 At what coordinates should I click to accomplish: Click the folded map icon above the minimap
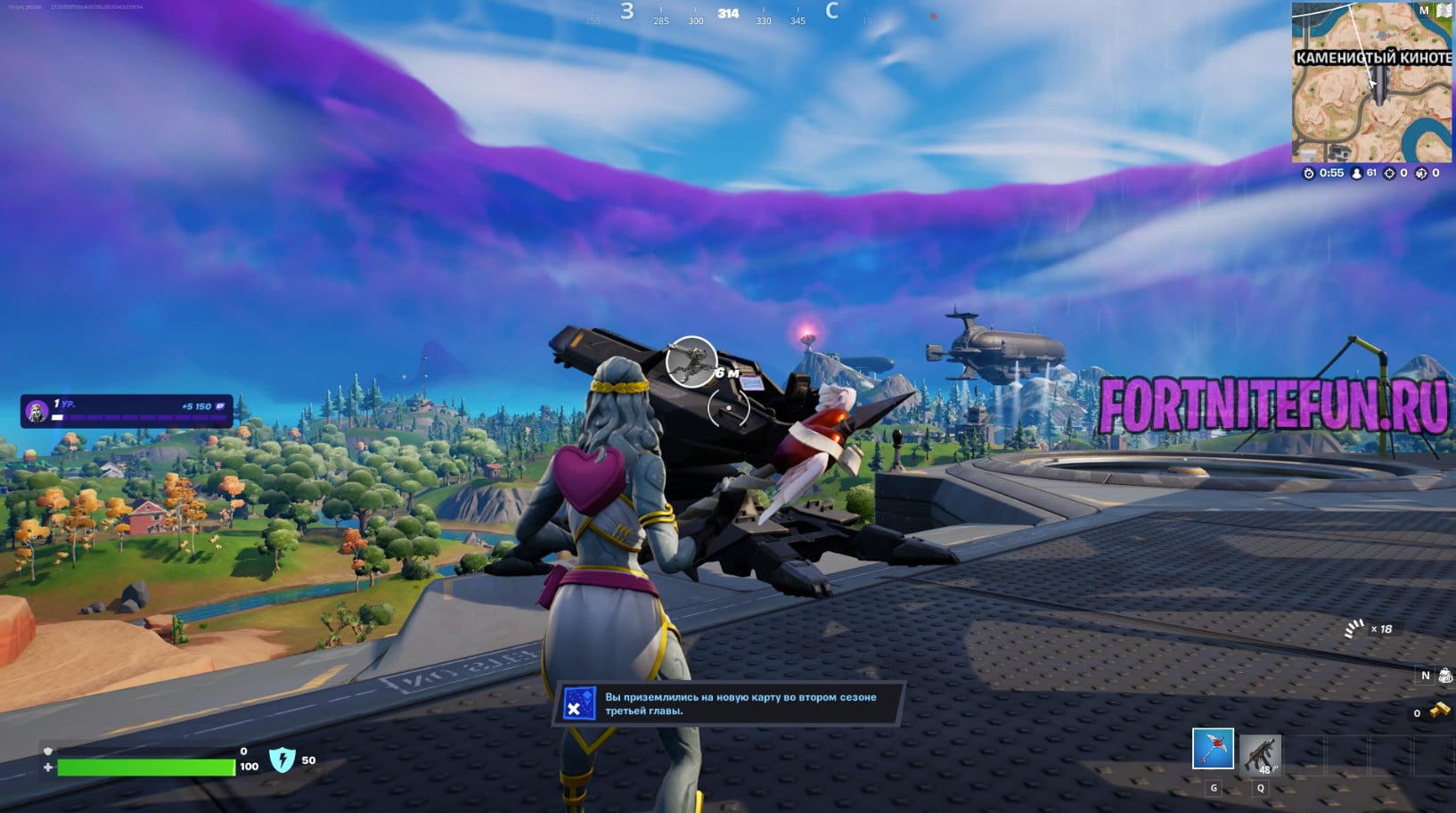coord(1444,11)
